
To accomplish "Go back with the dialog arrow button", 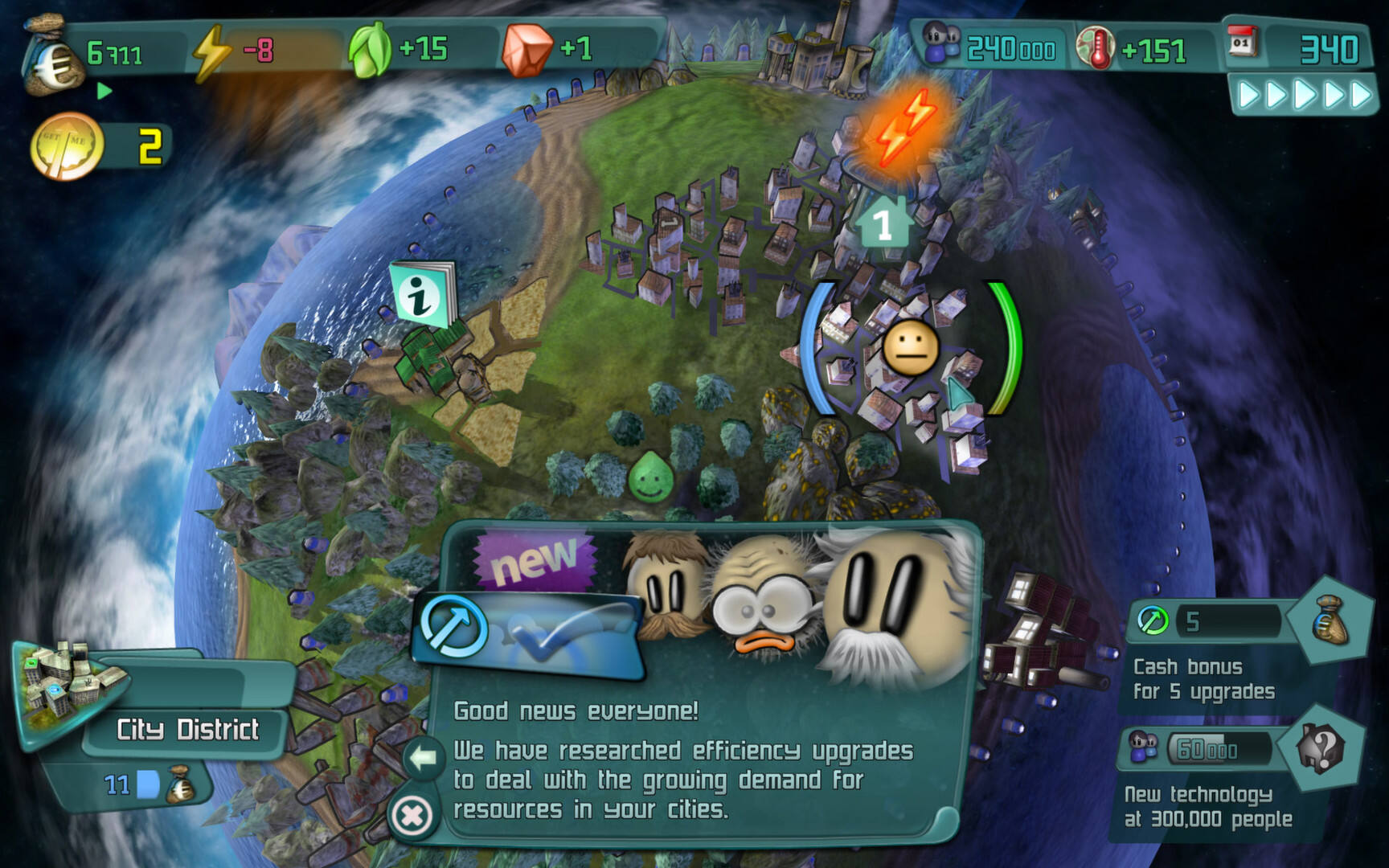I will pyautogui.click(x=423, y=757).
